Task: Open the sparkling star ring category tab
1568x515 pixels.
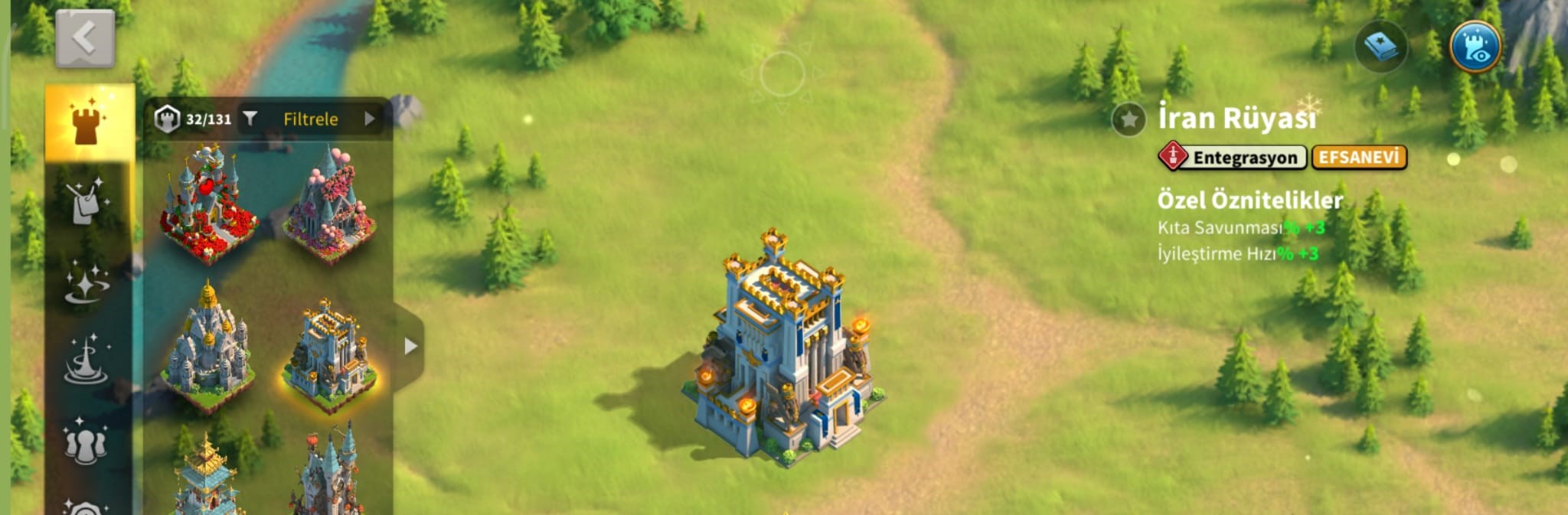Action: pos(87,283)
